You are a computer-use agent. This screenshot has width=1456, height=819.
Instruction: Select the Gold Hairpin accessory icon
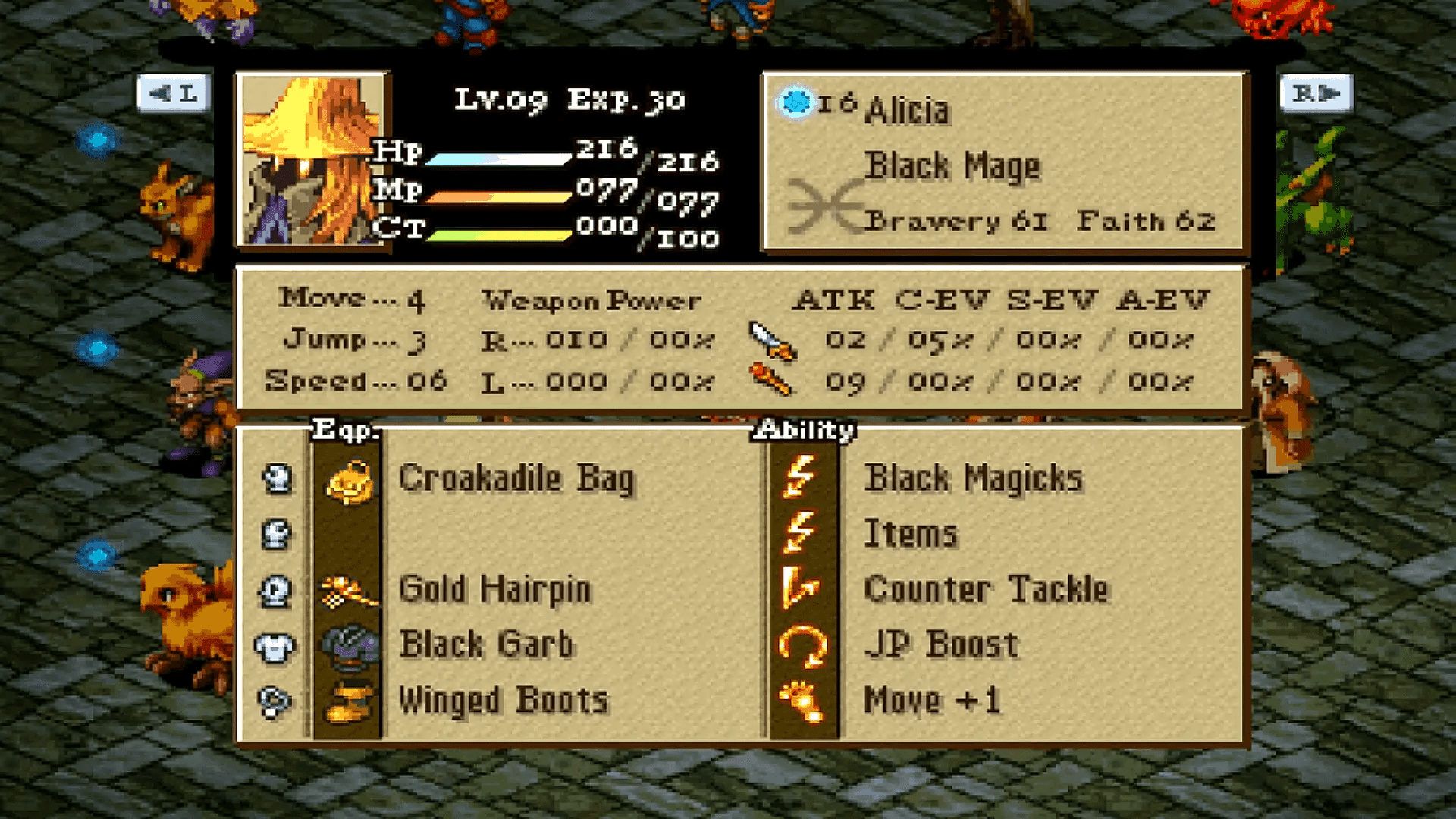click(349, 589)
